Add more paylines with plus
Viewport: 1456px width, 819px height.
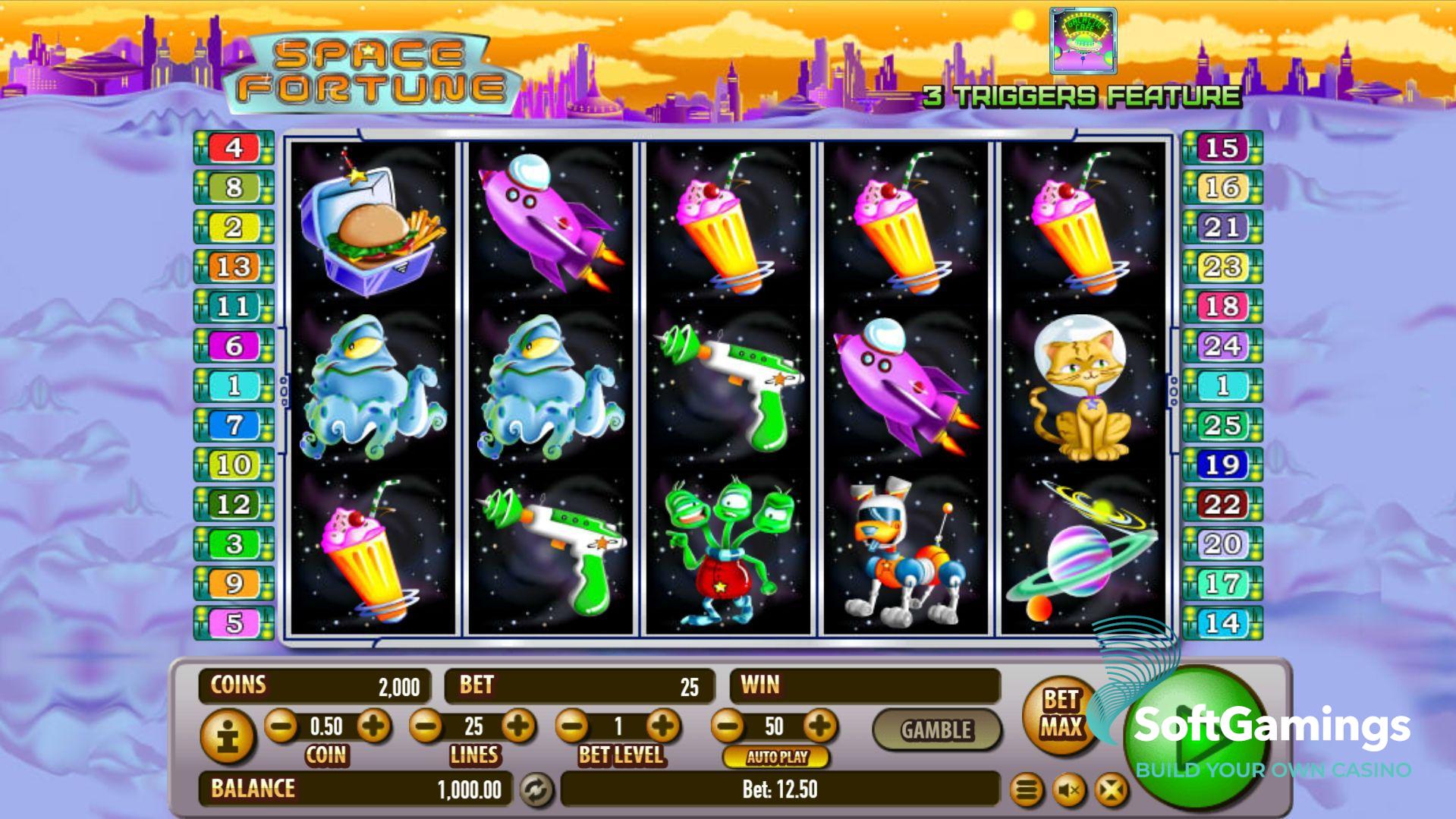click(519, 727)
